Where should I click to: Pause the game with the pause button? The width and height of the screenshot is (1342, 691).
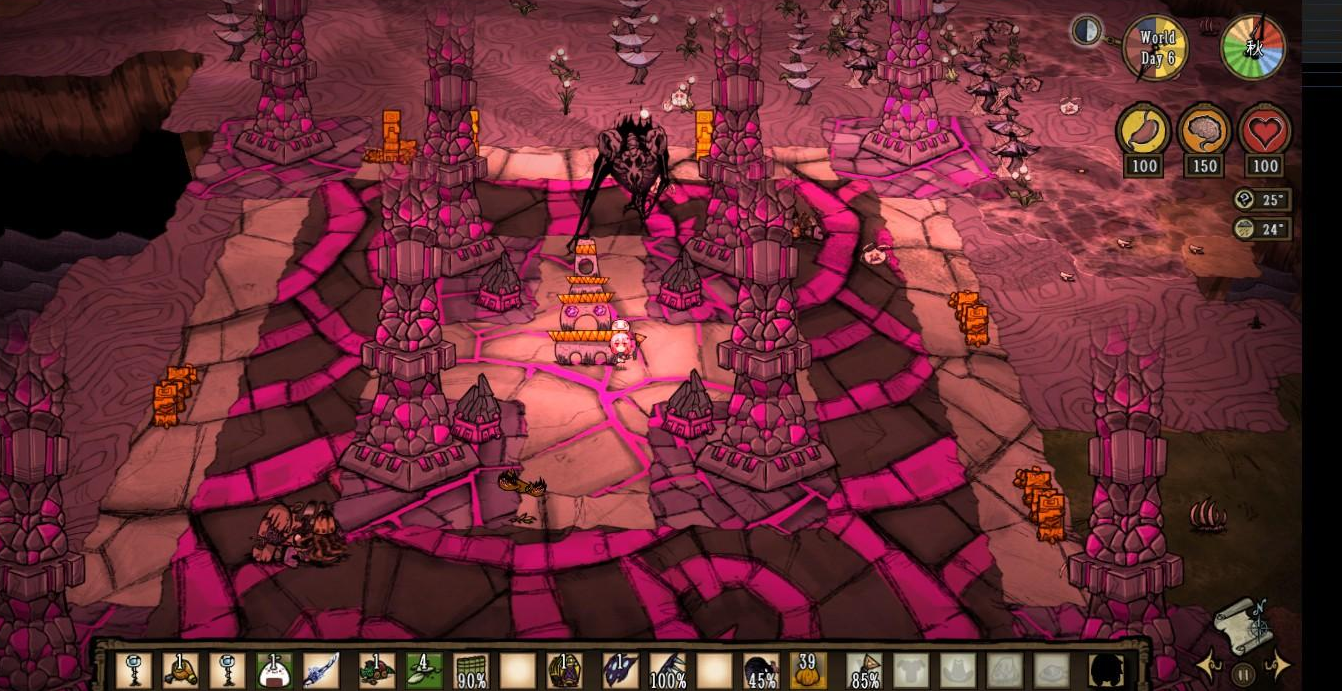[1243, 673]
